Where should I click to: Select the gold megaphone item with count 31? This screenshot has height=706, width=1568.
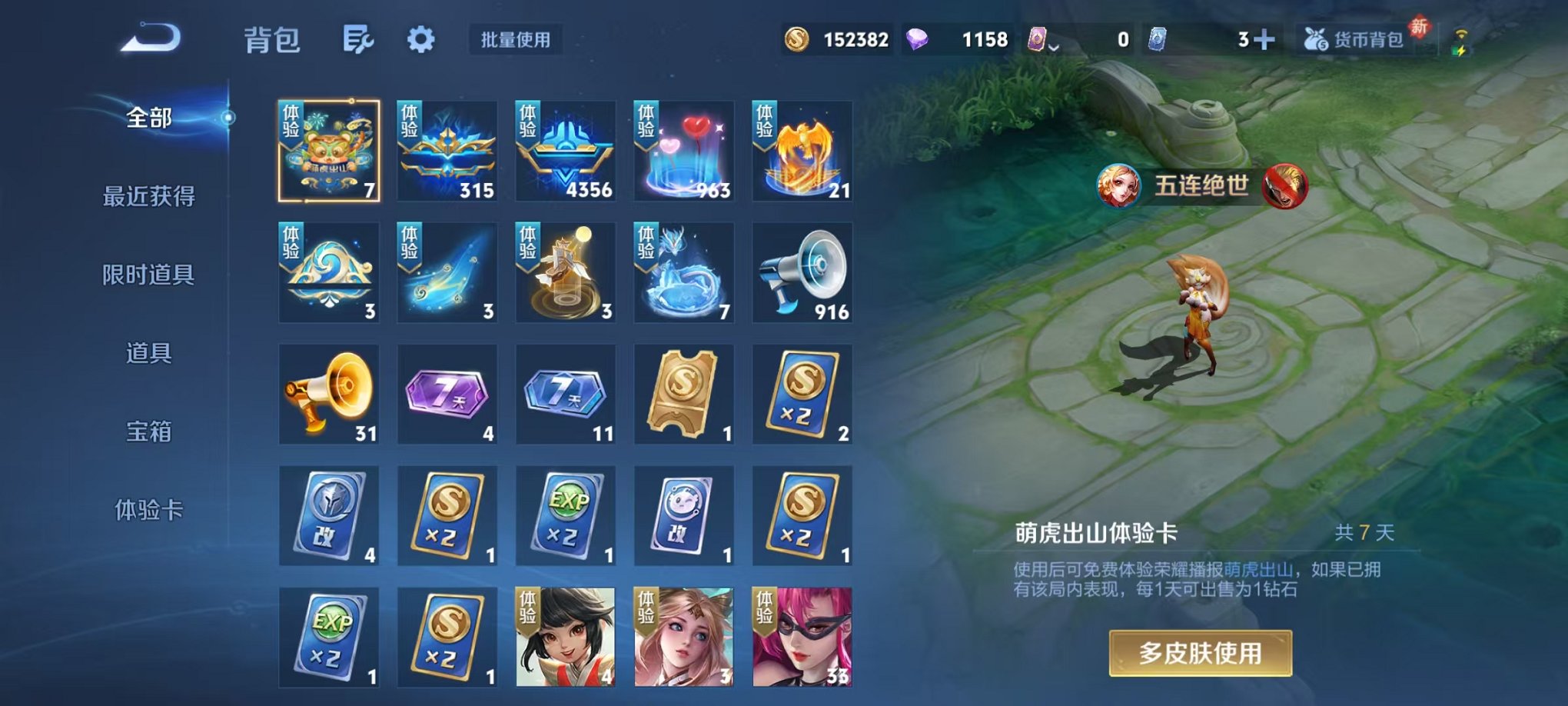[x=329, y=396]
